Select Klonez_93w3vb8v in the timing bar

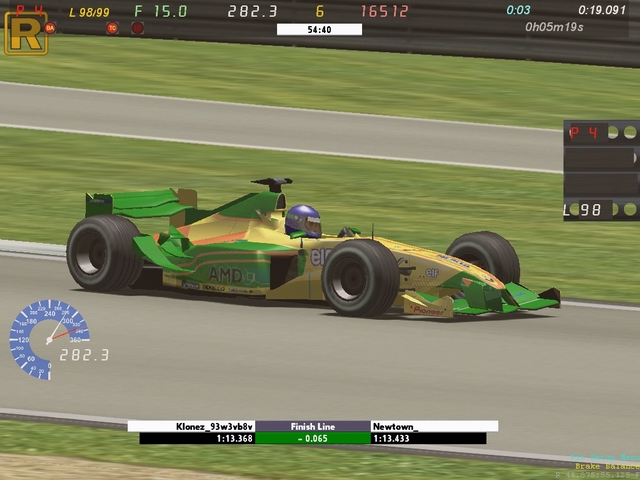click(192, 426)
